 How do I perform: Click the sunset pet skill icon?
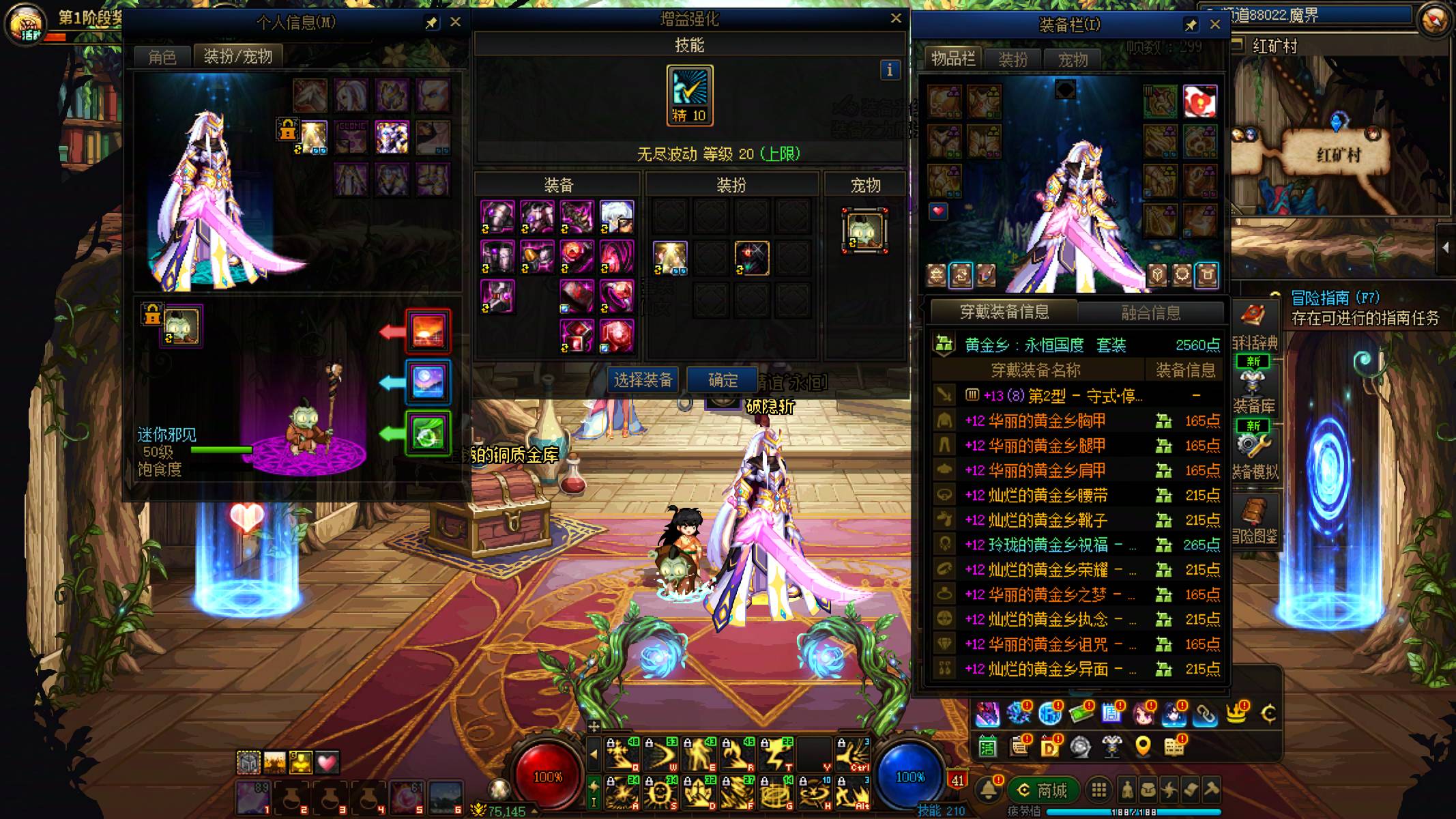(428, 331)
